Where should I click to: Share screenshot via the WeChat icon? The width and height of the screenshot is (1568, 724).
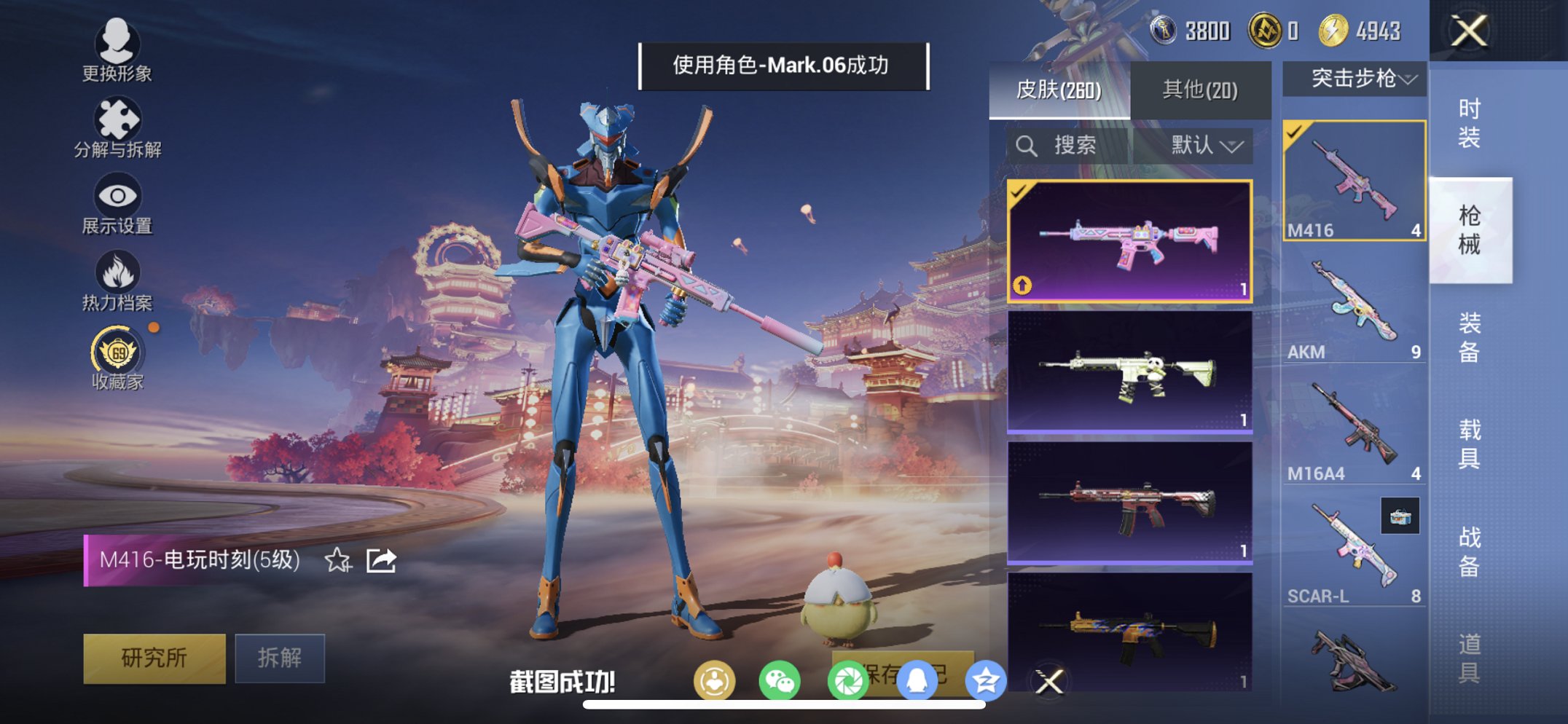pyautogui.click(x=780, y=679)
